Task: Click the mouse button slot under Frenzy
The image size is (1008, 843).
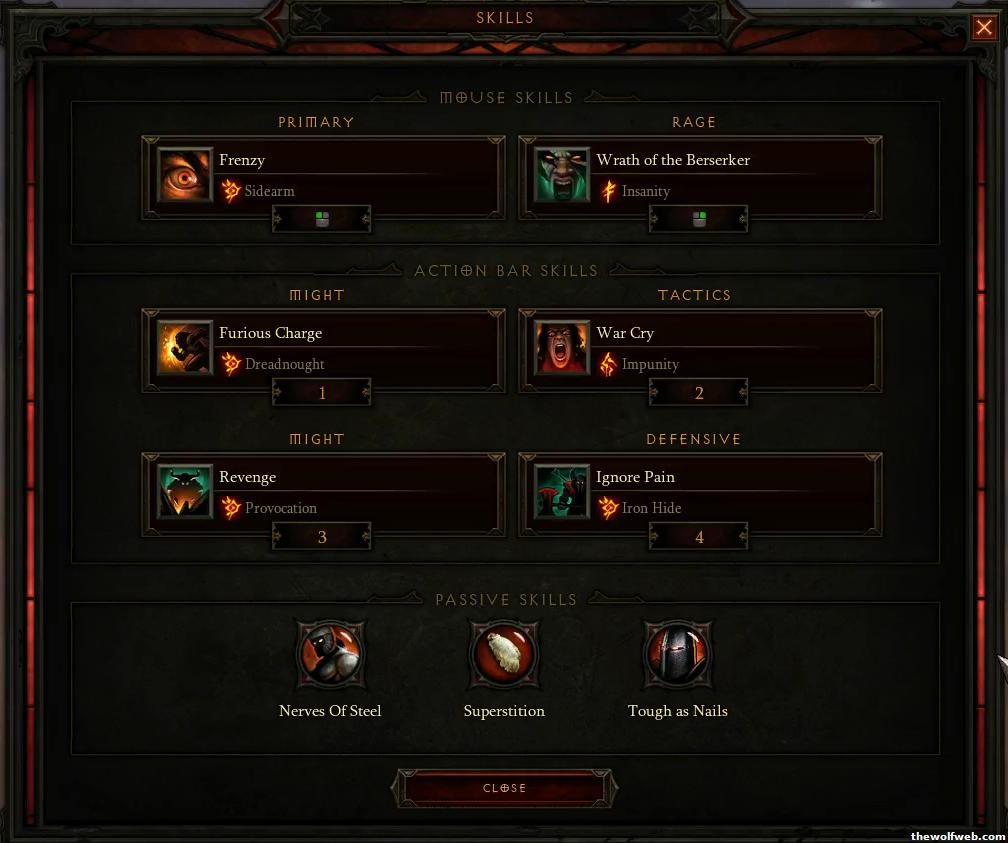Action: [322, 219]
